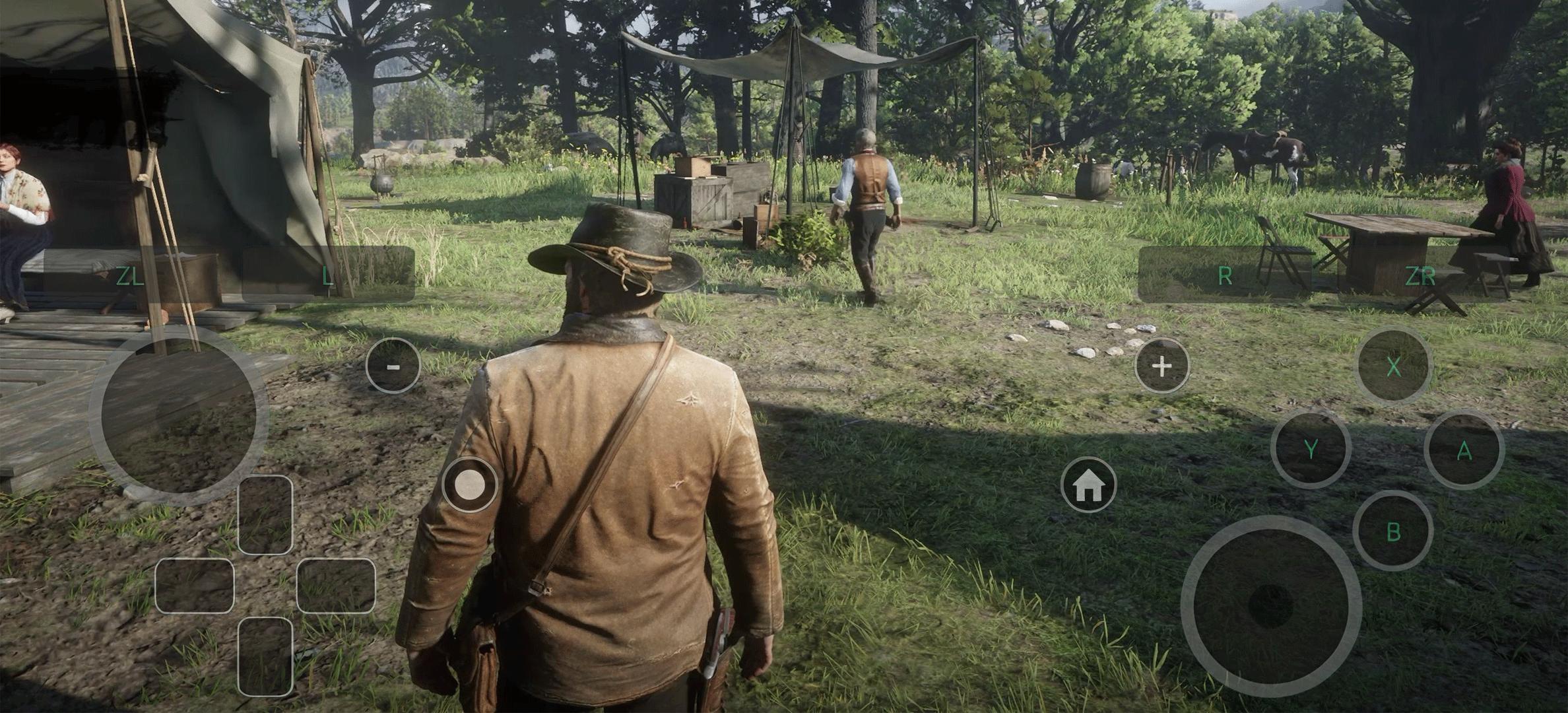Image resolution: width=1568 pixels, height=713 pixels.
Task: Tap the A face button
Action: (1464, 450)
